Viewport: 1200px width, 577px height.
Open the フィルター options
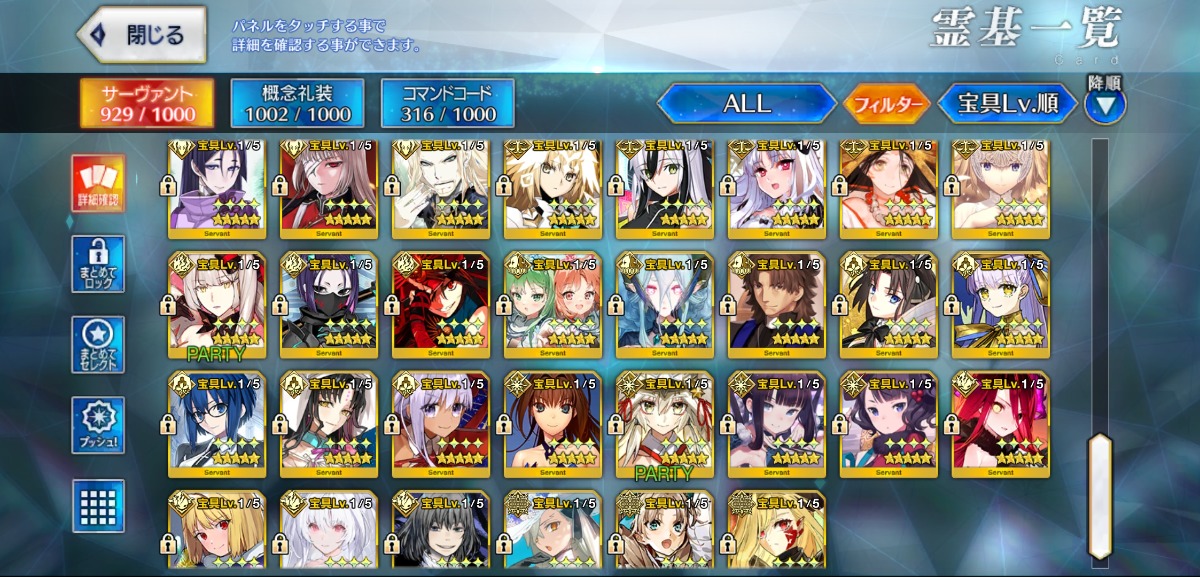click(888, 103)
